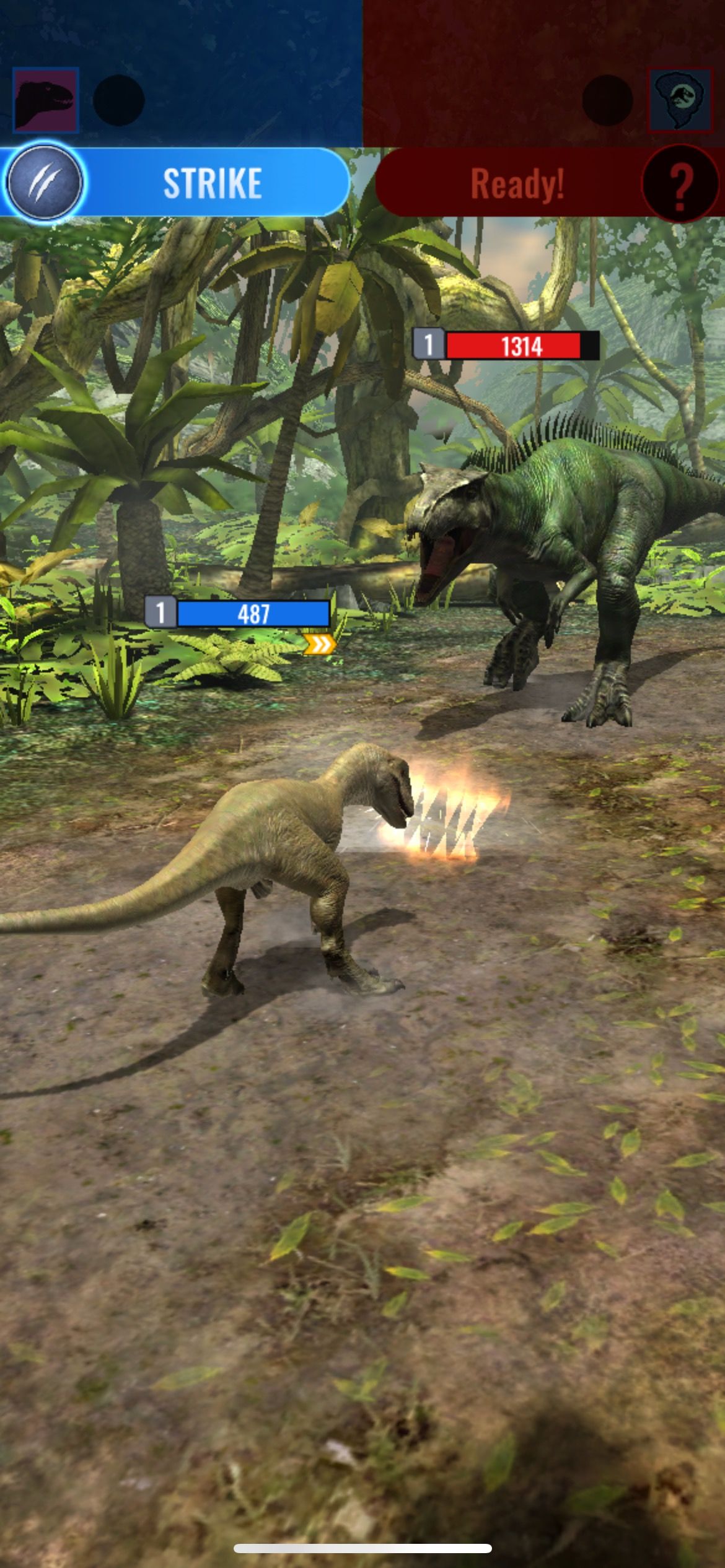Image resolution: width=725 pixels, height=1568 pixels.
Task: Select the opponent's dinosaur skeleton logo portrait
Action: point(679,100)
